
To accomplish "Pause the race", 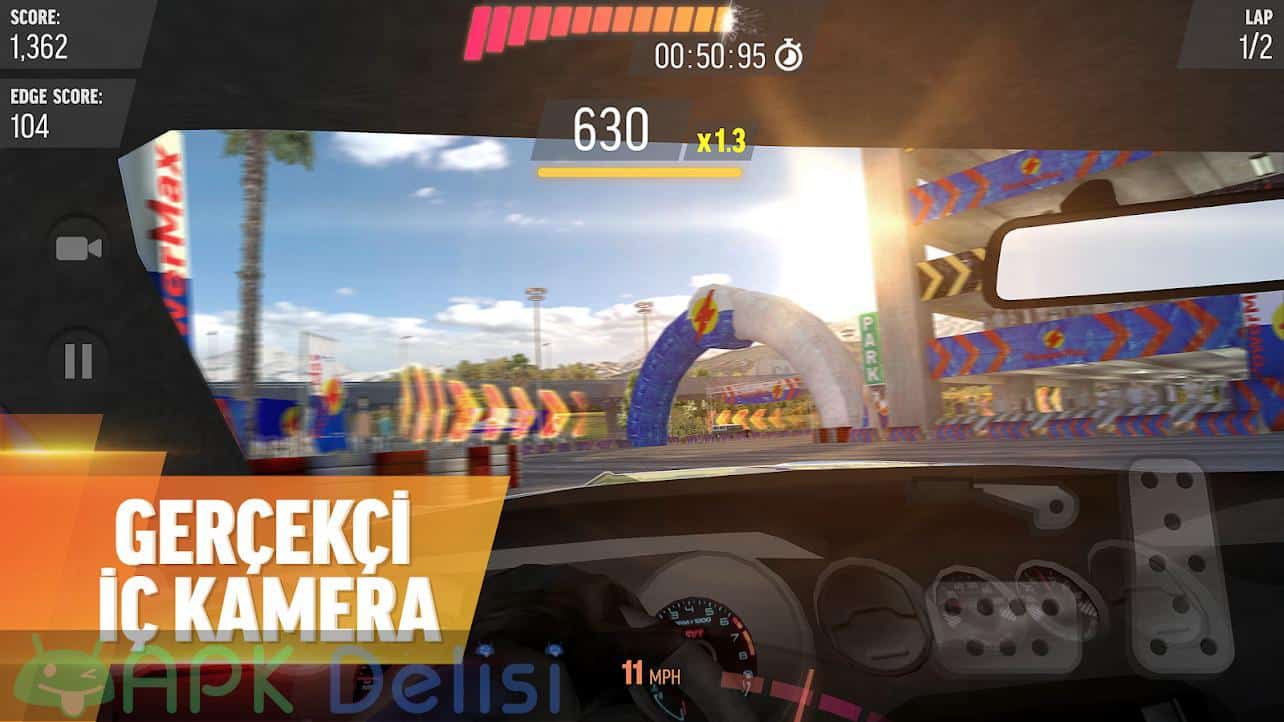I will pos(78,361).
